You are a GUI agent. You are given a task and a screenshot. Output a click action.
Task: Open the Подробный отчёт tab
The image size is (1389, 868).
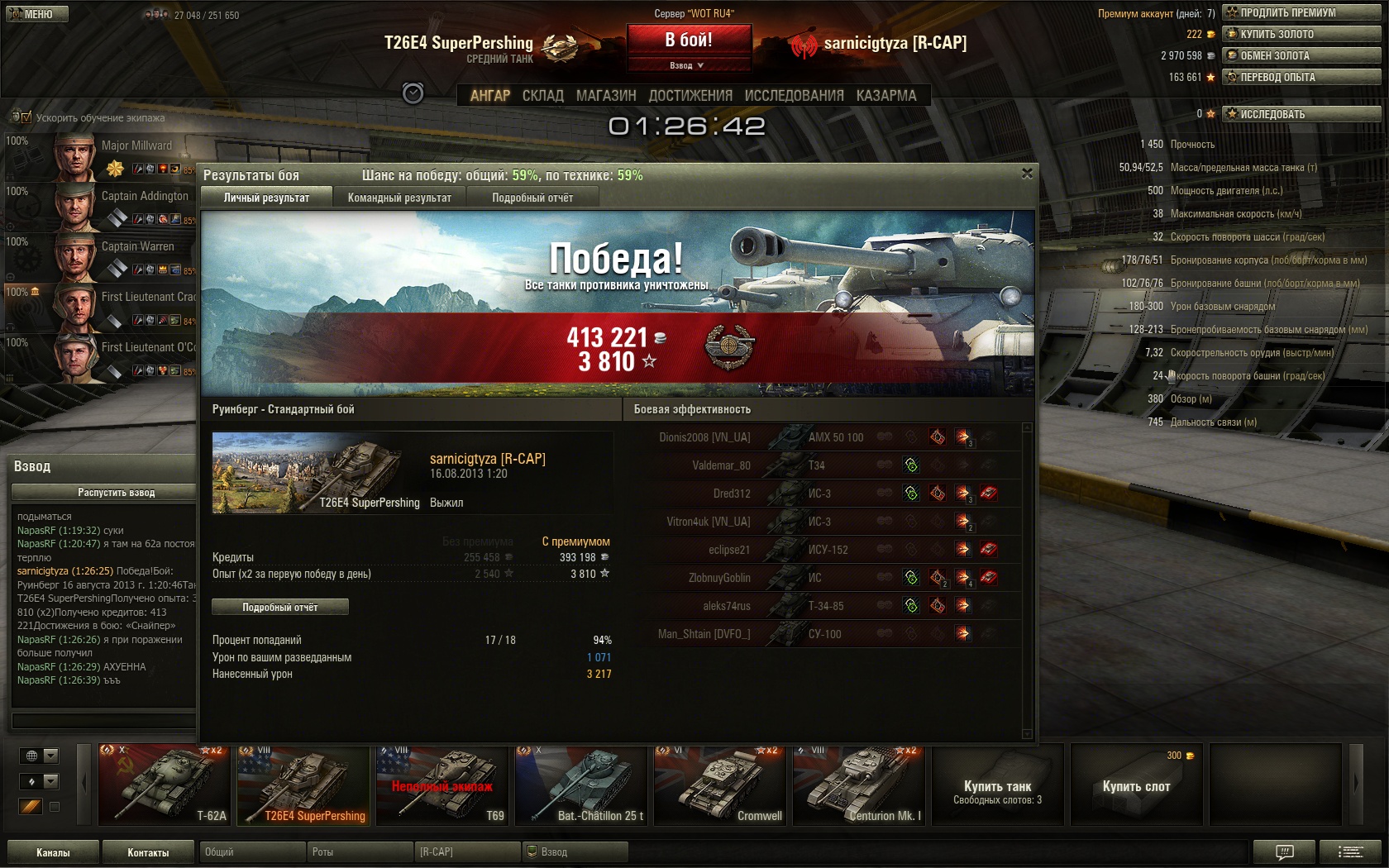coord(532,198)
